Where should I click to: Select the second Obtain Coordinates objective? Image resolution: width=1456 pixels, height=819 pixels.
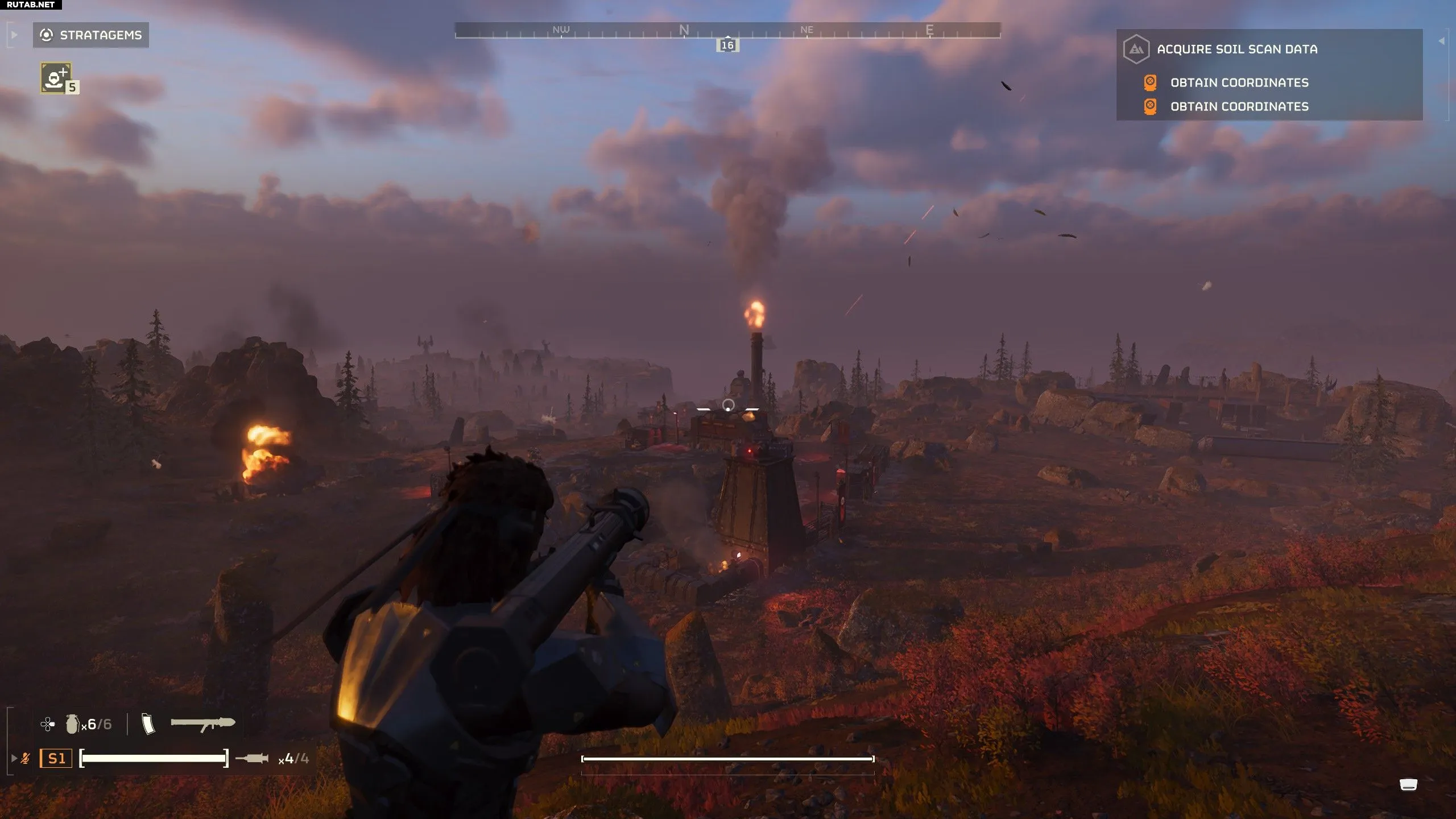point(1239,107)
